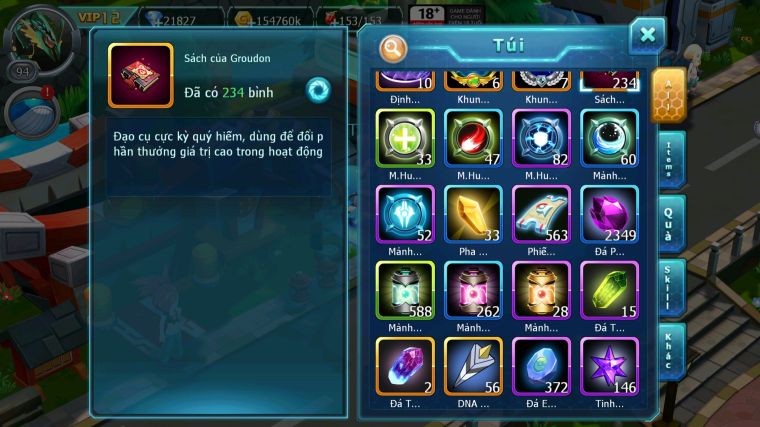This screenshot has height=427, width=760.
Task: Select the purple star item with 146
Action: [x=609, y=366]
